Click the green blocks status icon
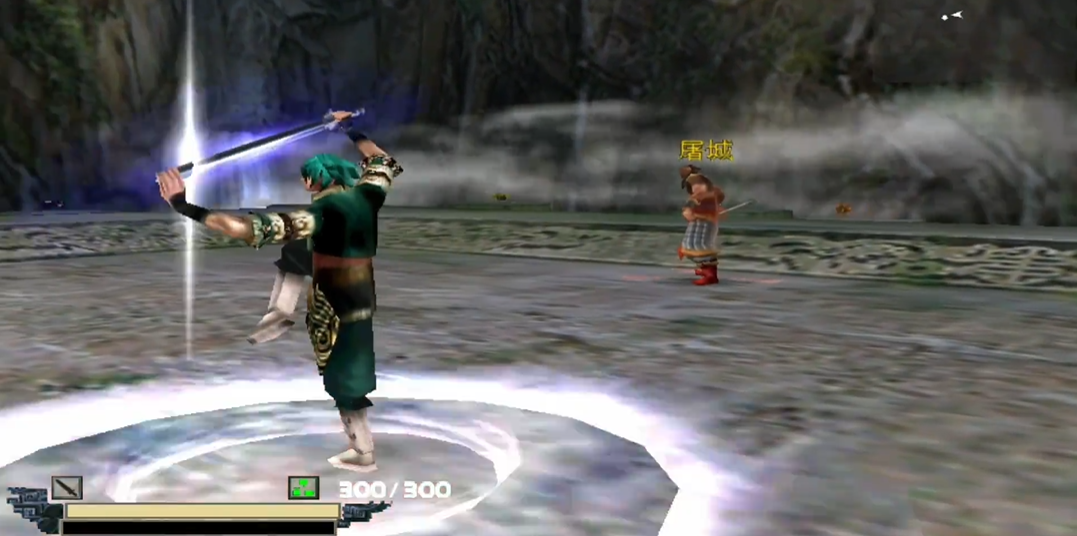1077x536 pixels. (x=303, y=488)
